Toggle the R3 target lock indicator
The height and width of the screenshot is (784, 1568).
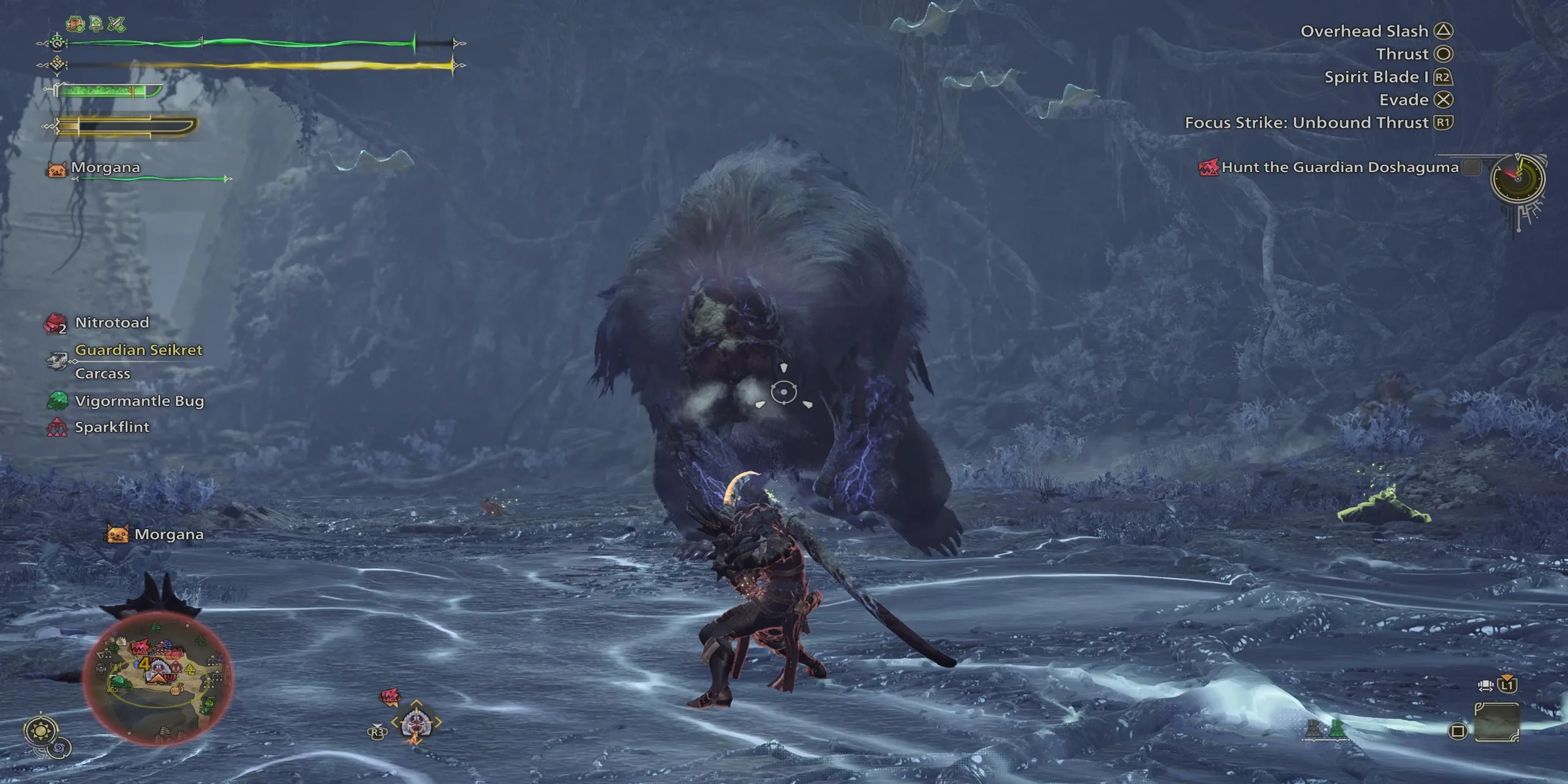pos(377,732)
